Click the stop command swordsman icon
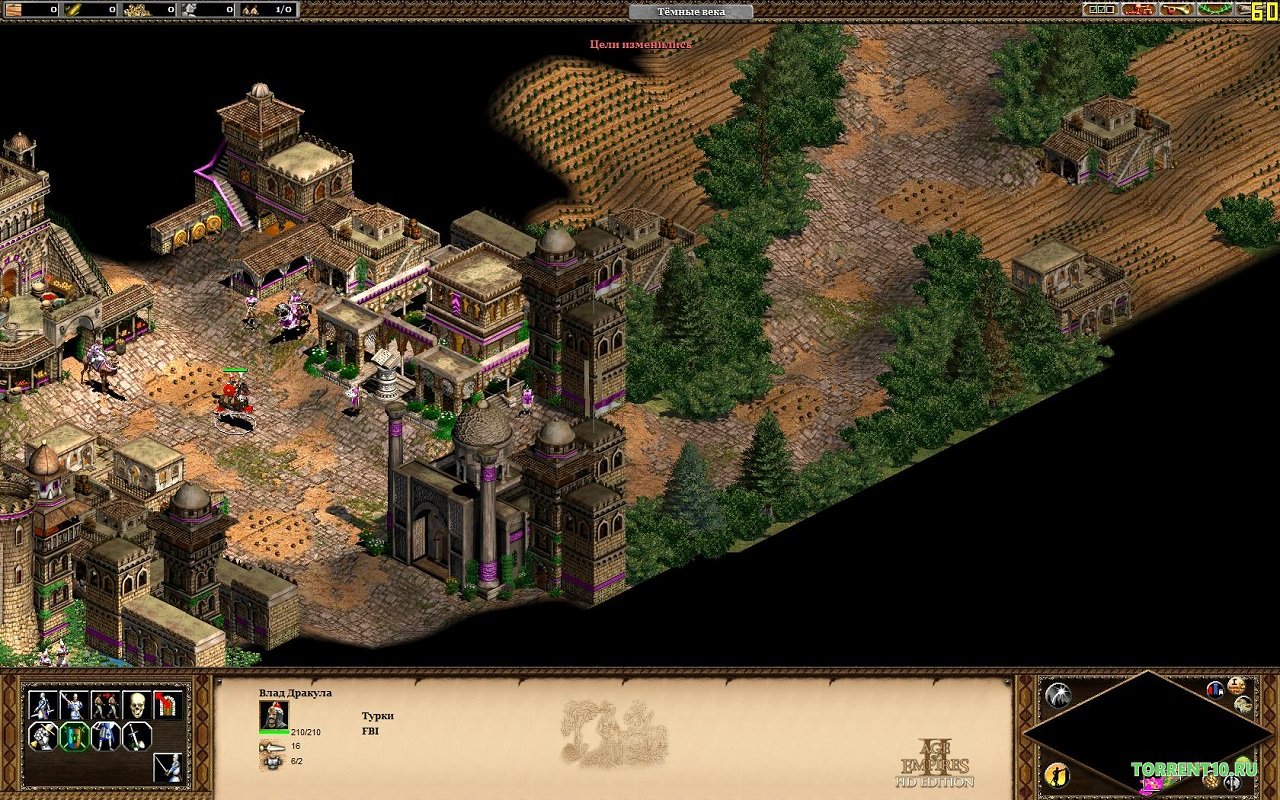Screen dimensions: 1280x800 pos(168,768)
